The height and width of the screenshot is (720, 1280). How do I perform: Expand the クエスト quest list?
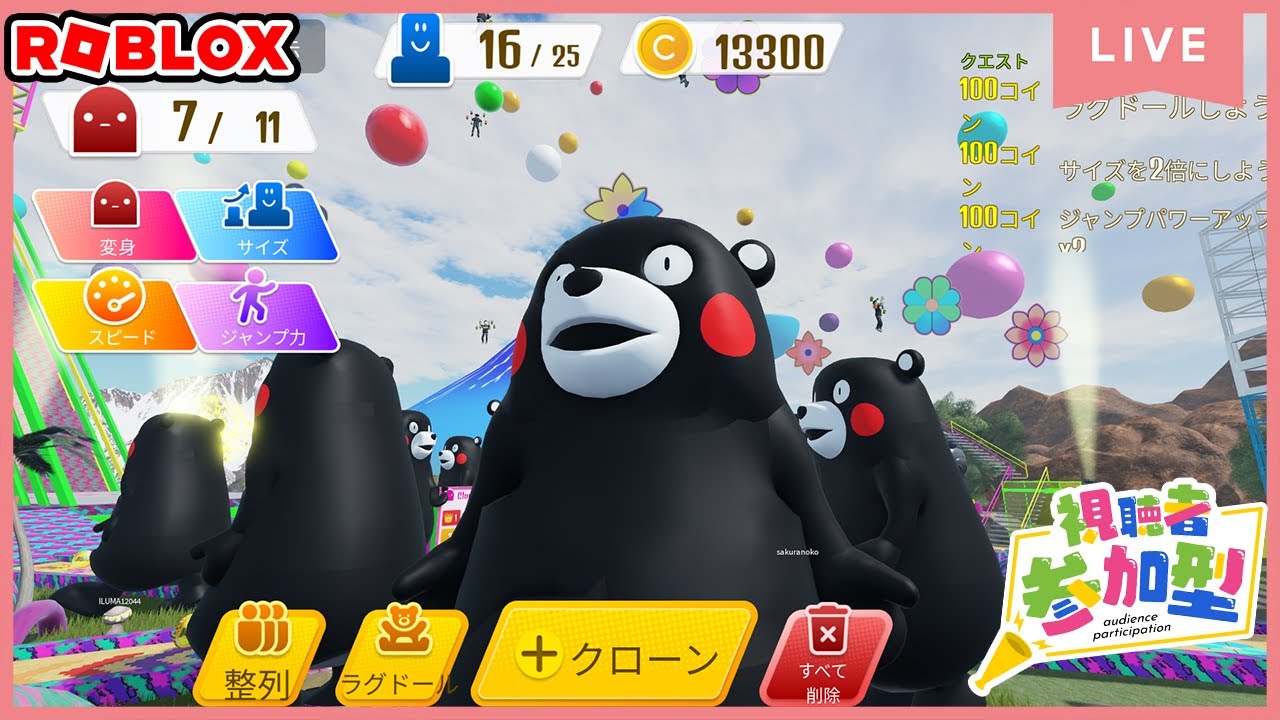995,64
